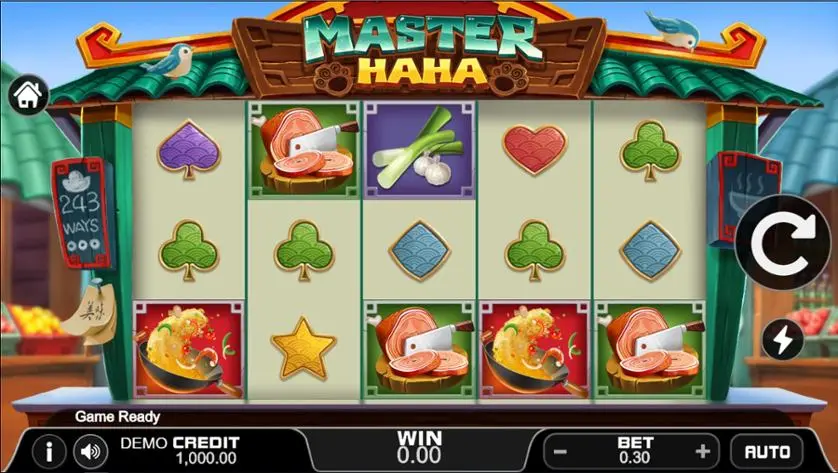Viewport: 838px width, 473px height.
Task: Activate the lightning bolt turbo spin button
Action: (x=782, y=340)
